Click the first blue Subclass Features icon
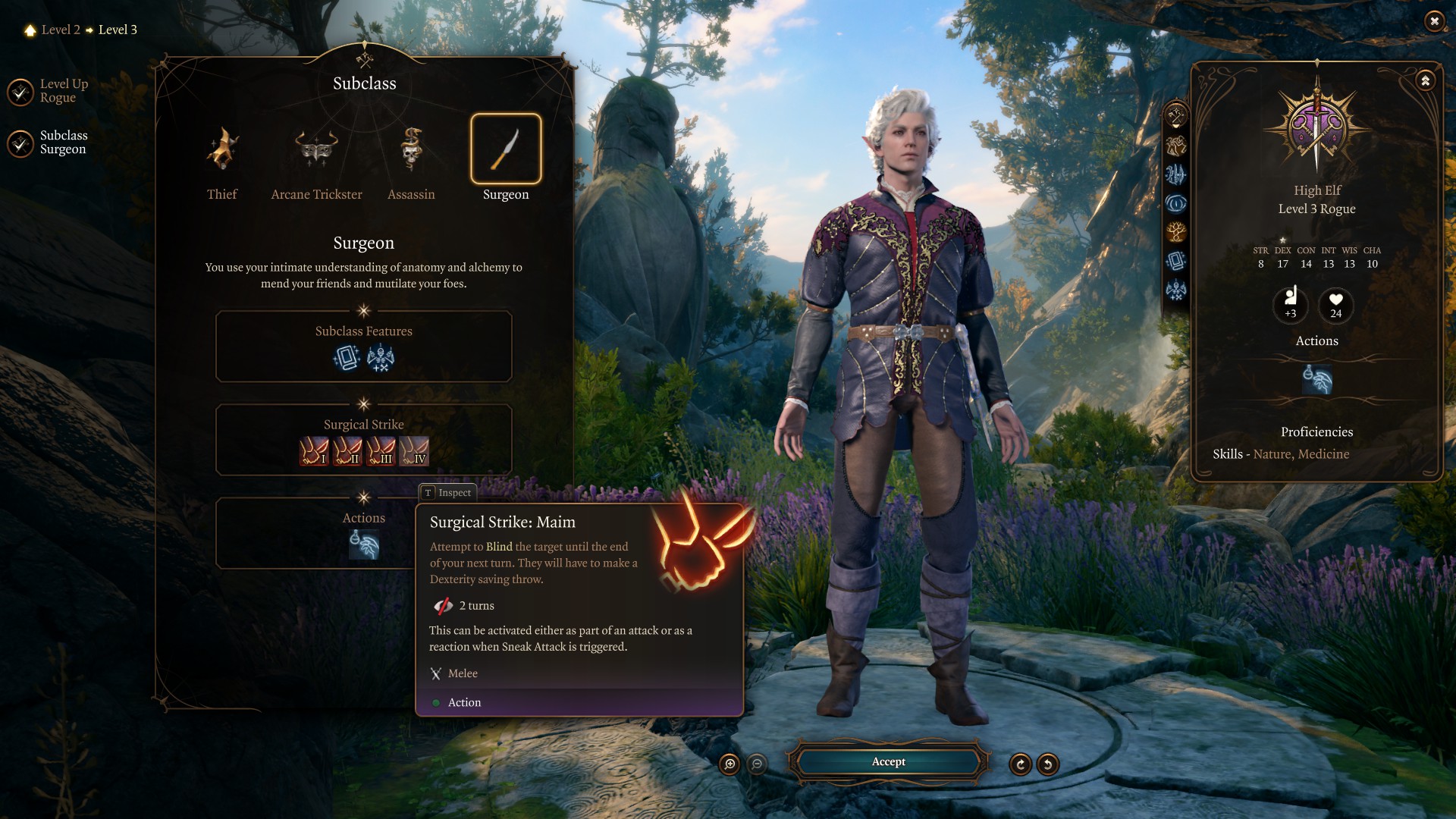Viewport: 1456px width, 819px height. click(x=347, y=358)
